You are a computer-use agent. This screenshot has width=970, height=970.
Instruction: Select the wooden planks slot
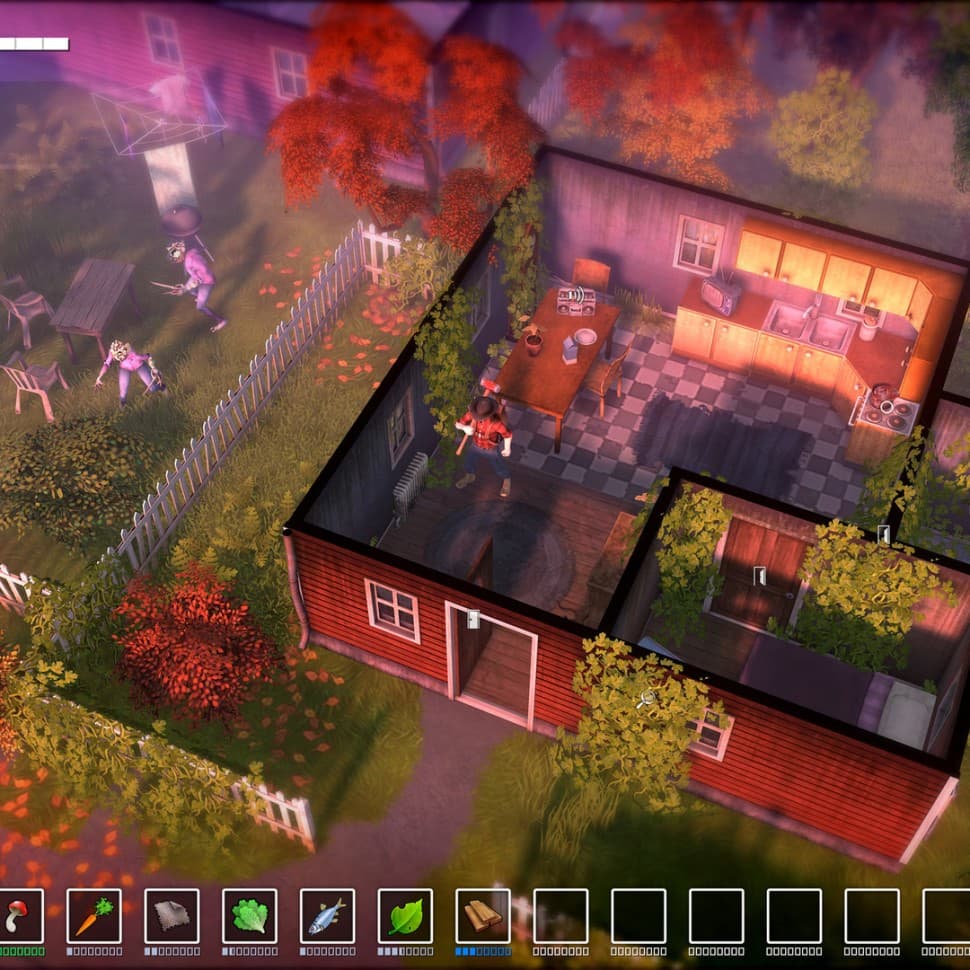[483, 915]
